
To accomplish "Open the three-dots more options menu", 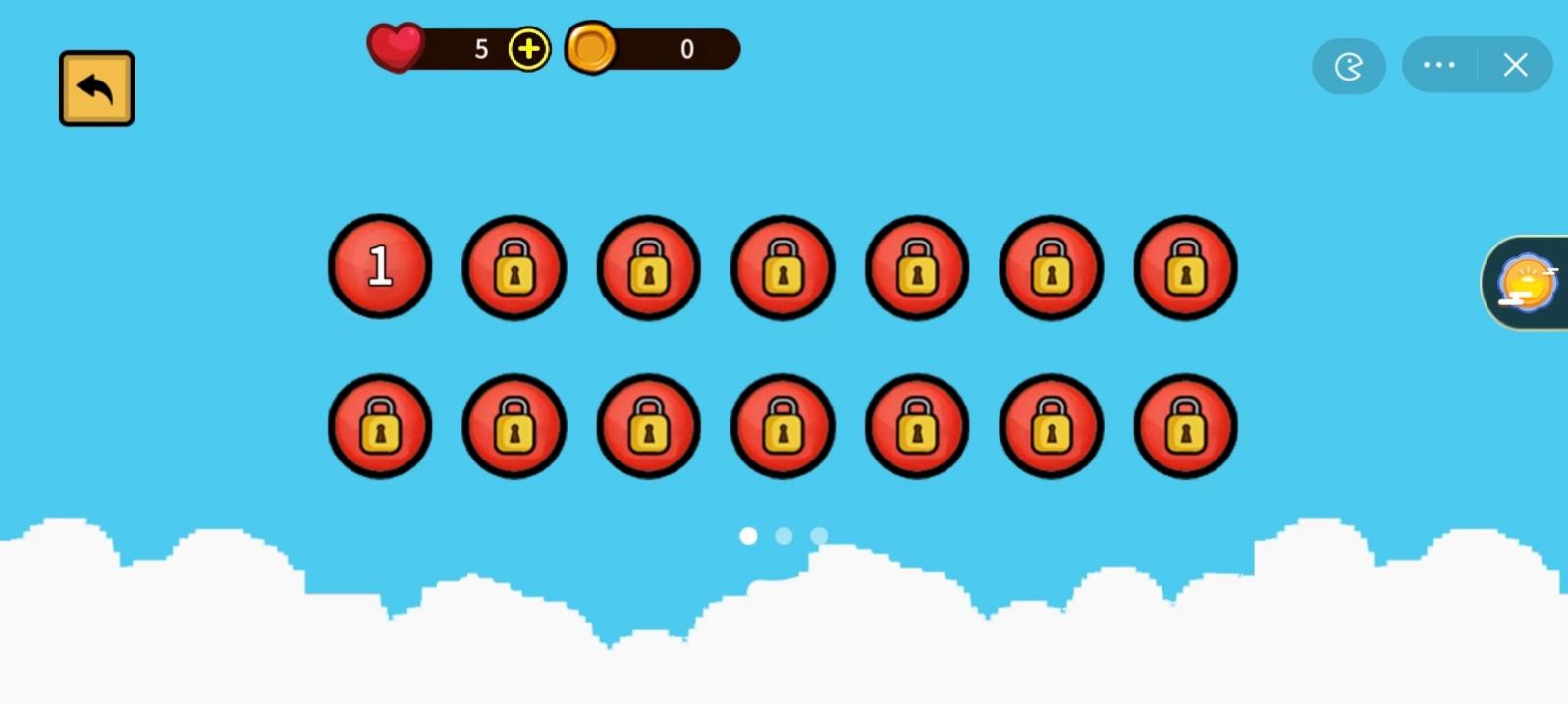I will click(1439, 65).
